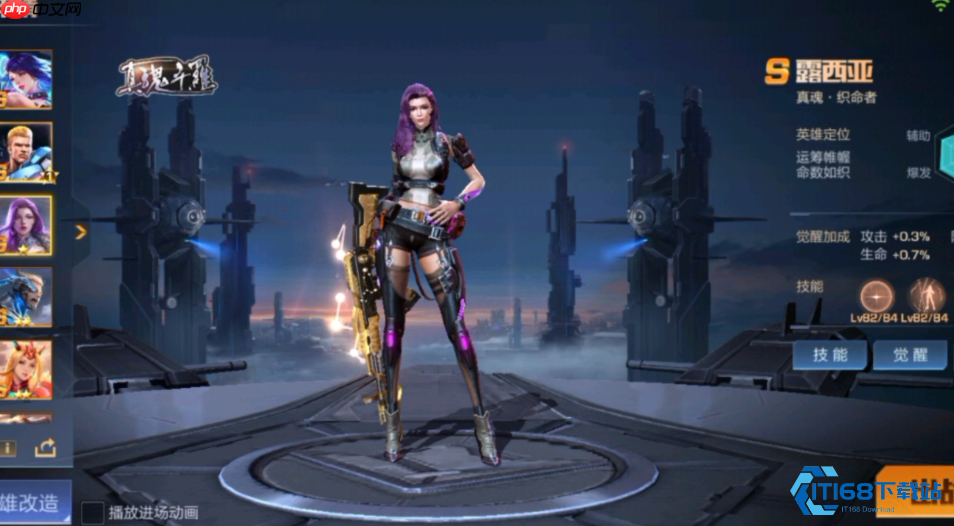Select the purple-haired heroine portrait
This screenshot has height=526, width=954.
click(x=26, y=226)
